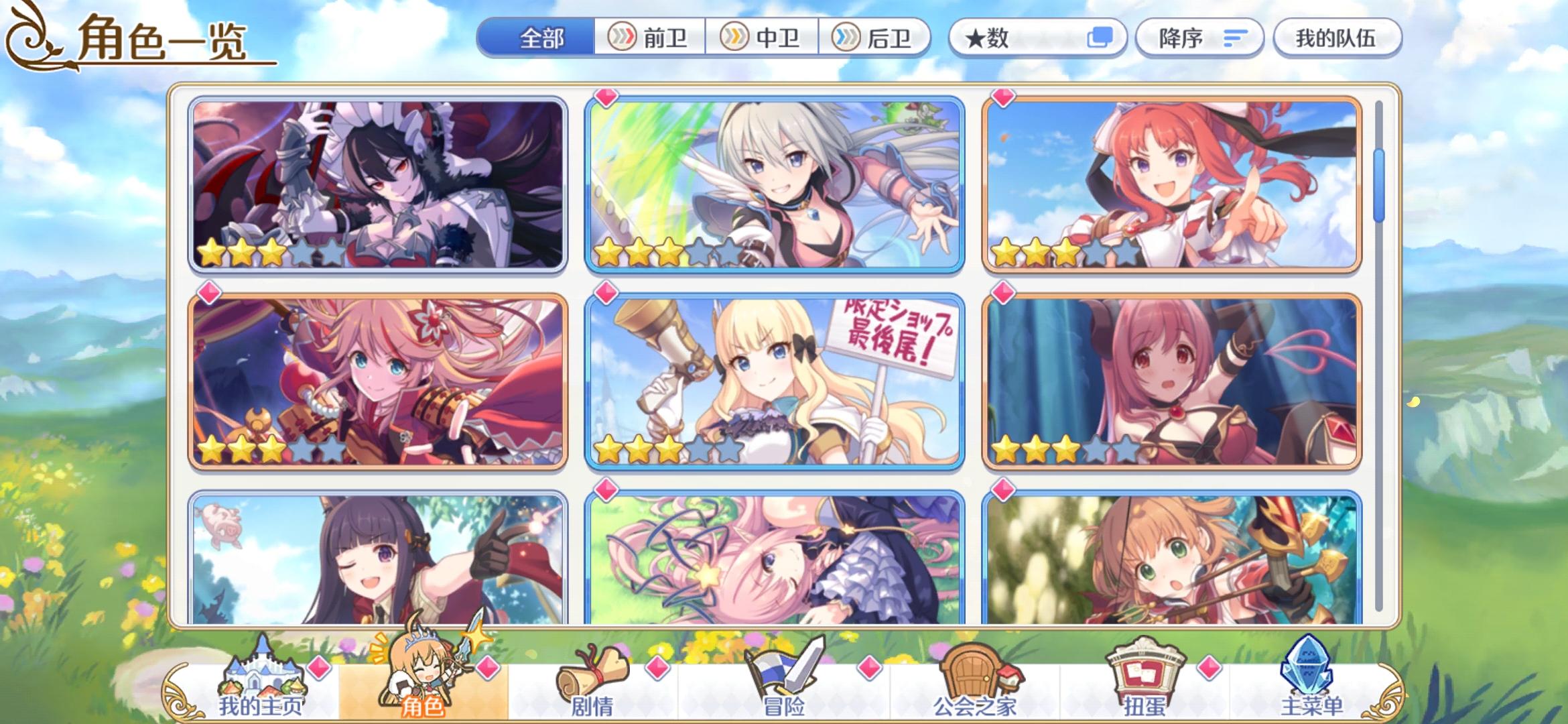Toggle the 全部 all-characters filter

pos(543,38)
